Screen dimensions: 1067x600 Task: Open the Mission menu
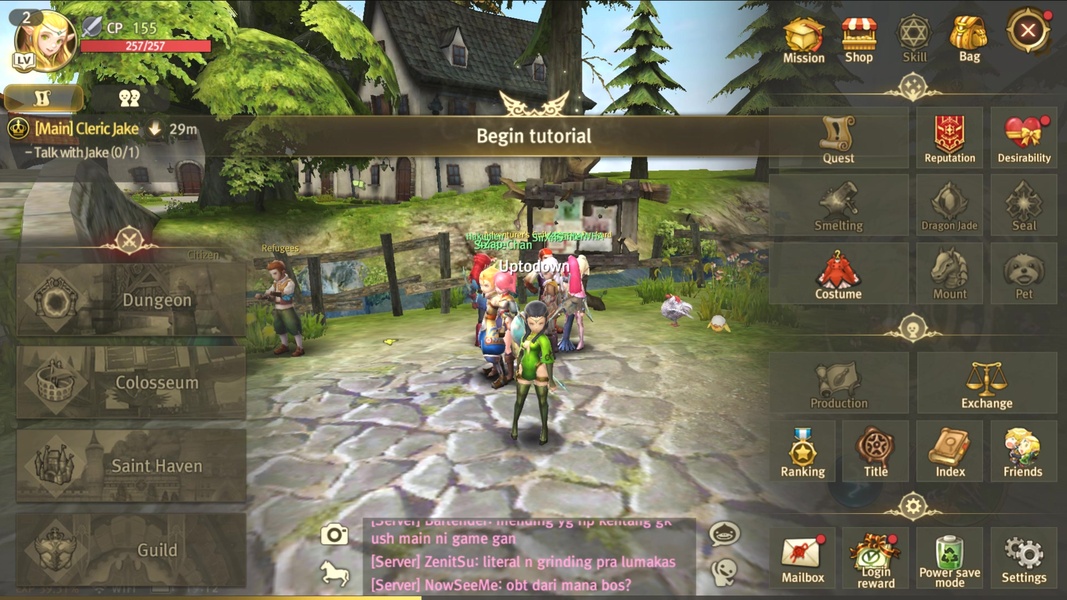[804, 40]
